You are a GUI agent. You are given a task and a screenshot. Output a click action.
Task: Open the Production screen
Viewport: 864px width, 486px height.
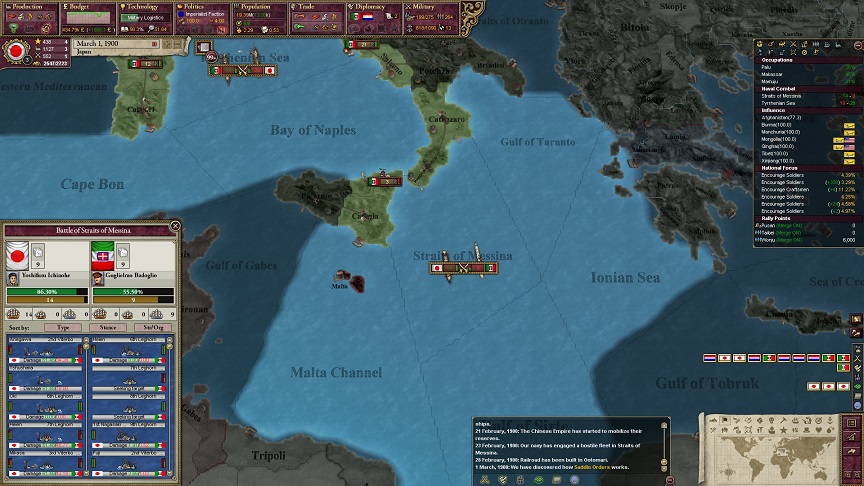pos(28,7)
